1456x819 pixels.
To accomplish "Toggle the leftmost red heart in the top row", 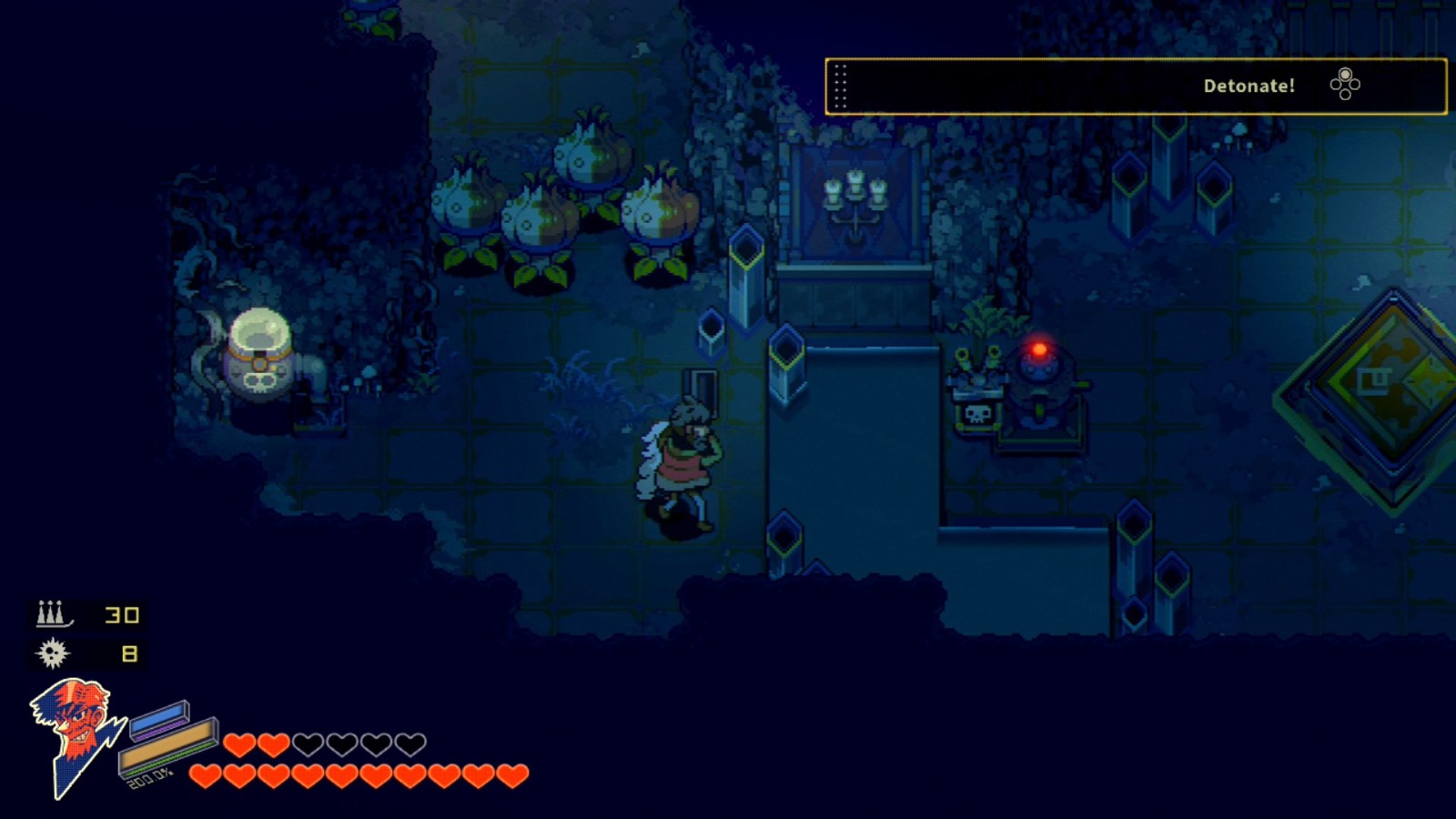I will coord(238,743).
